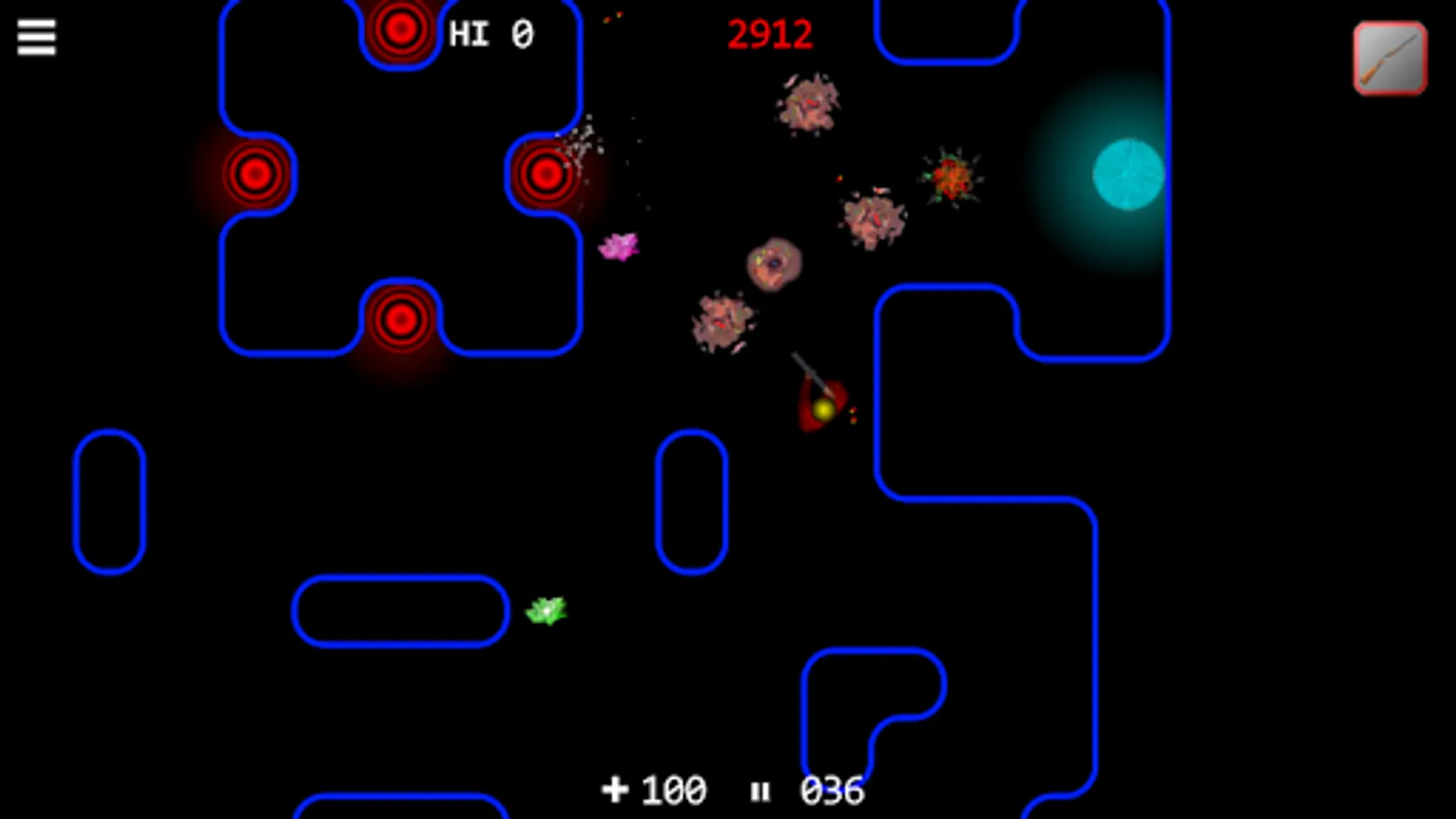Click the pink enemy near the maze
Image resolution: width=1456 pixels, height=819 pixels.
[620, 248]
